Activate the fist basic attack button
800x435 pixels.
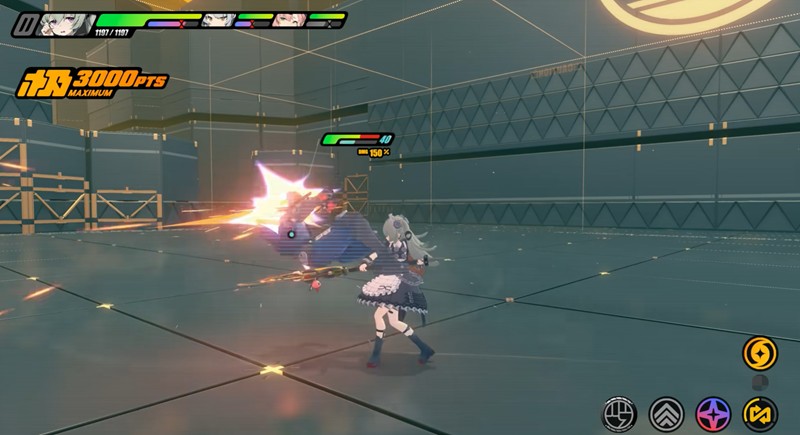(x=619, y=412)
